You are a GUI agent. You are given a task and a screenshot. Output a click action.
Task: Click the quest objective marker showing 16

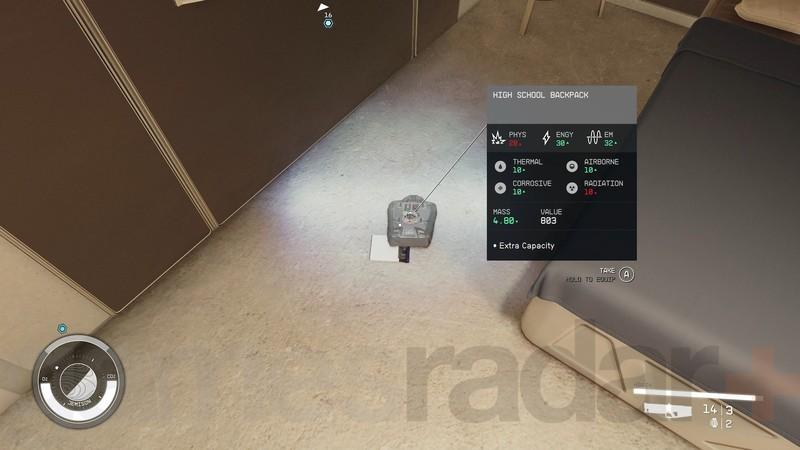click(328, 22)
